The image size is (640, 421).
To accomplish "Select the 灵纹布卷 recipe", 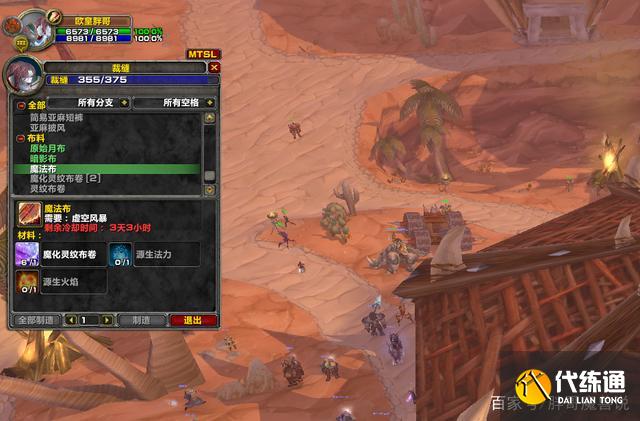I will [x=48, y=188].
